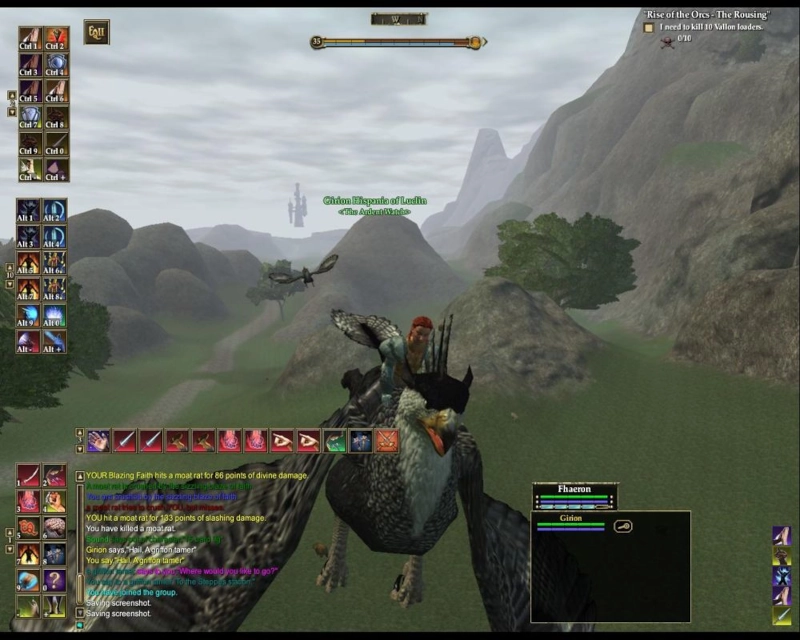This screenshot has height=640, width=800.
Task: Switch Ctrl hotbar page with up arrow
Action: pos(12,95)
